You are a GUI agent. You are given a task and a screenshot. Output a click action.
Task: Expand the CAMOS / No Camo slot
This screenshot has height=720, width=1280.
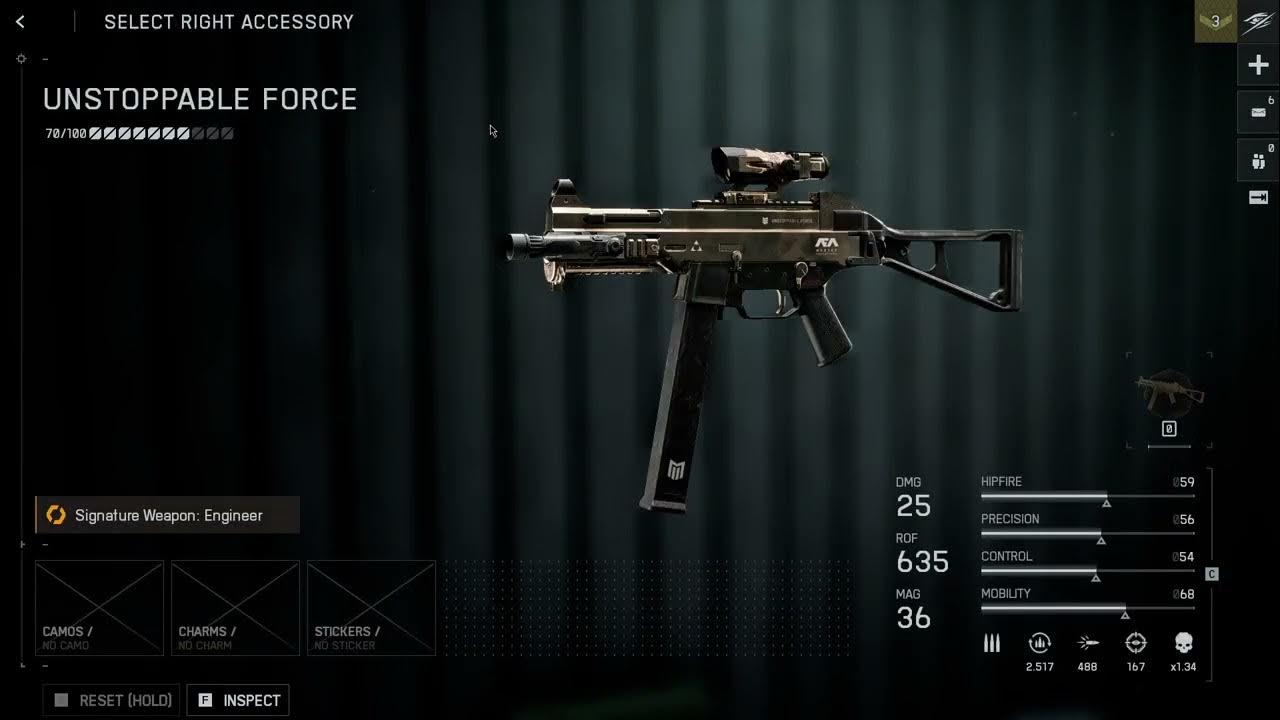(99, 607)
